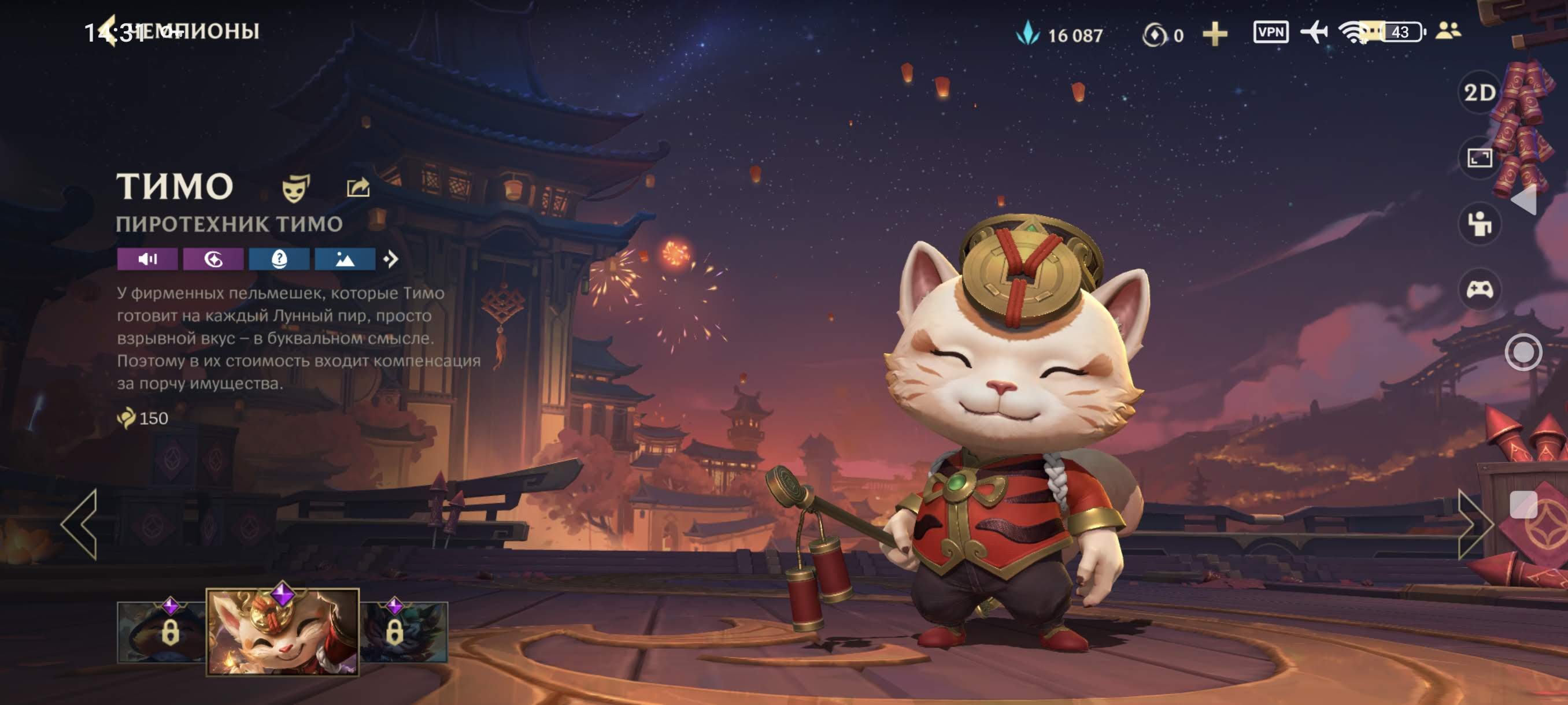Add more currency with the plus button
This screenshot has height=705, width=1568.
point(1215,34)
